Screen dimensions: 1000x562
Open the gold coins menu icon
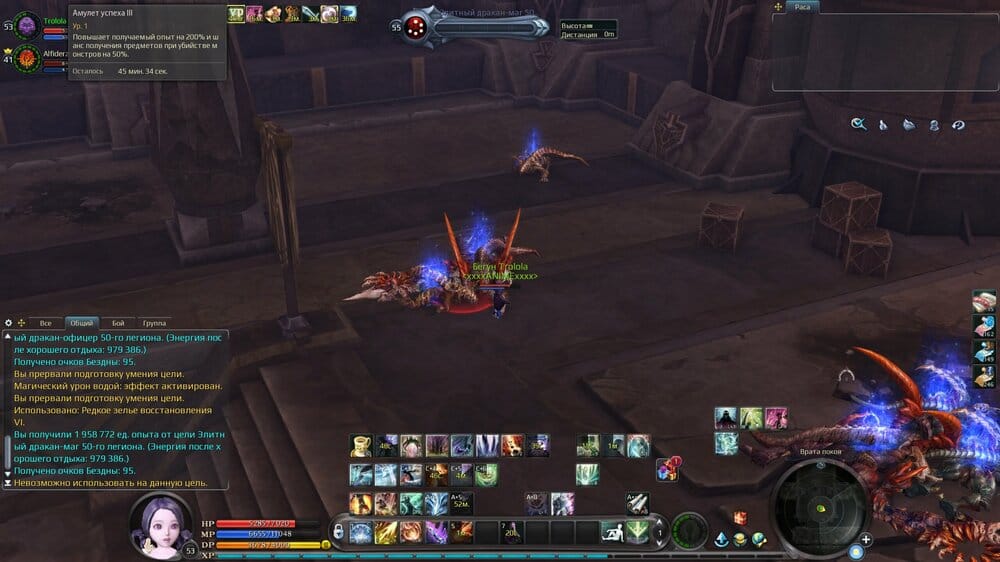(740, 540)
